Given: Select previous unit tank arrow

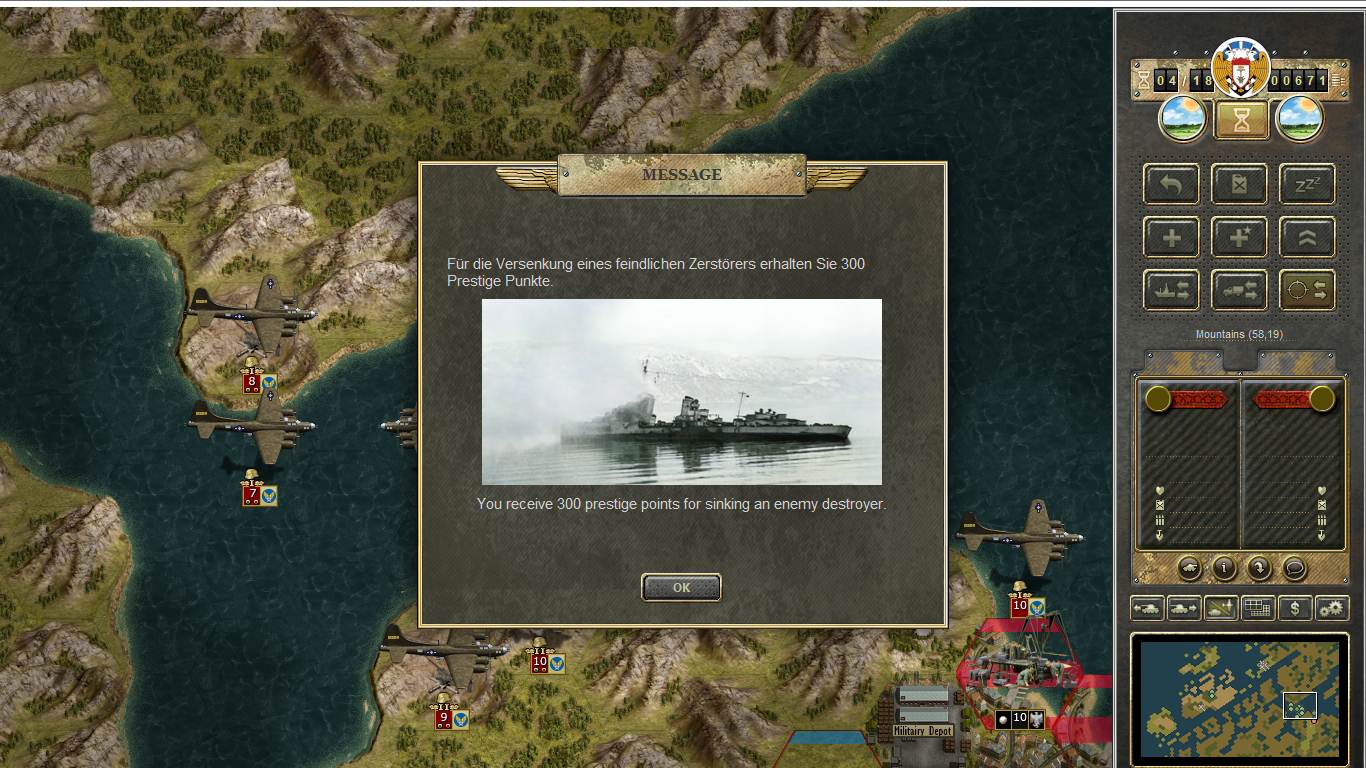Looking at the screenshot, I should 1147,607.
